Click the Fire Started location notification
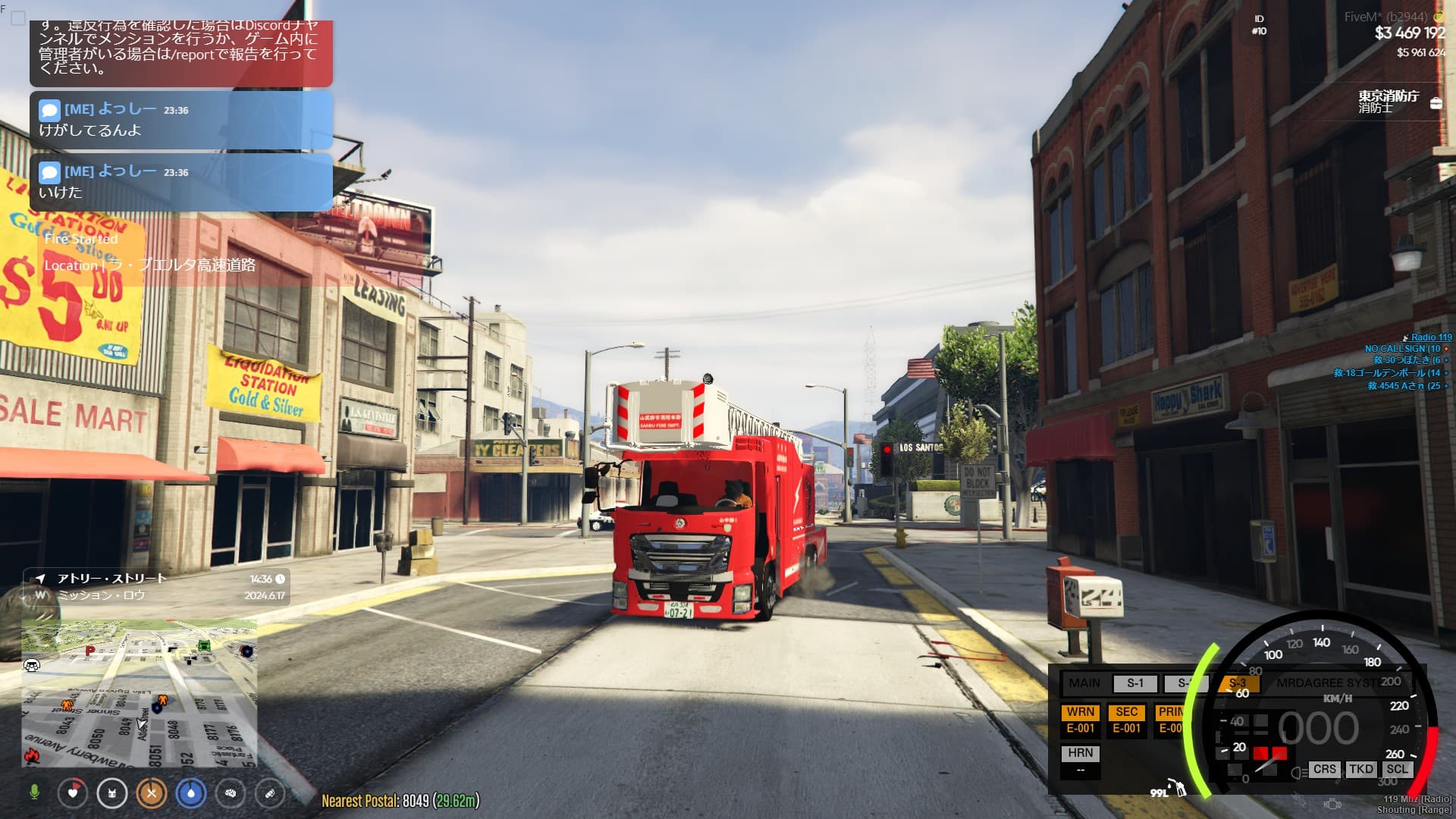Viewport: 1456px width, 819px height. click(x=149, y=252)
